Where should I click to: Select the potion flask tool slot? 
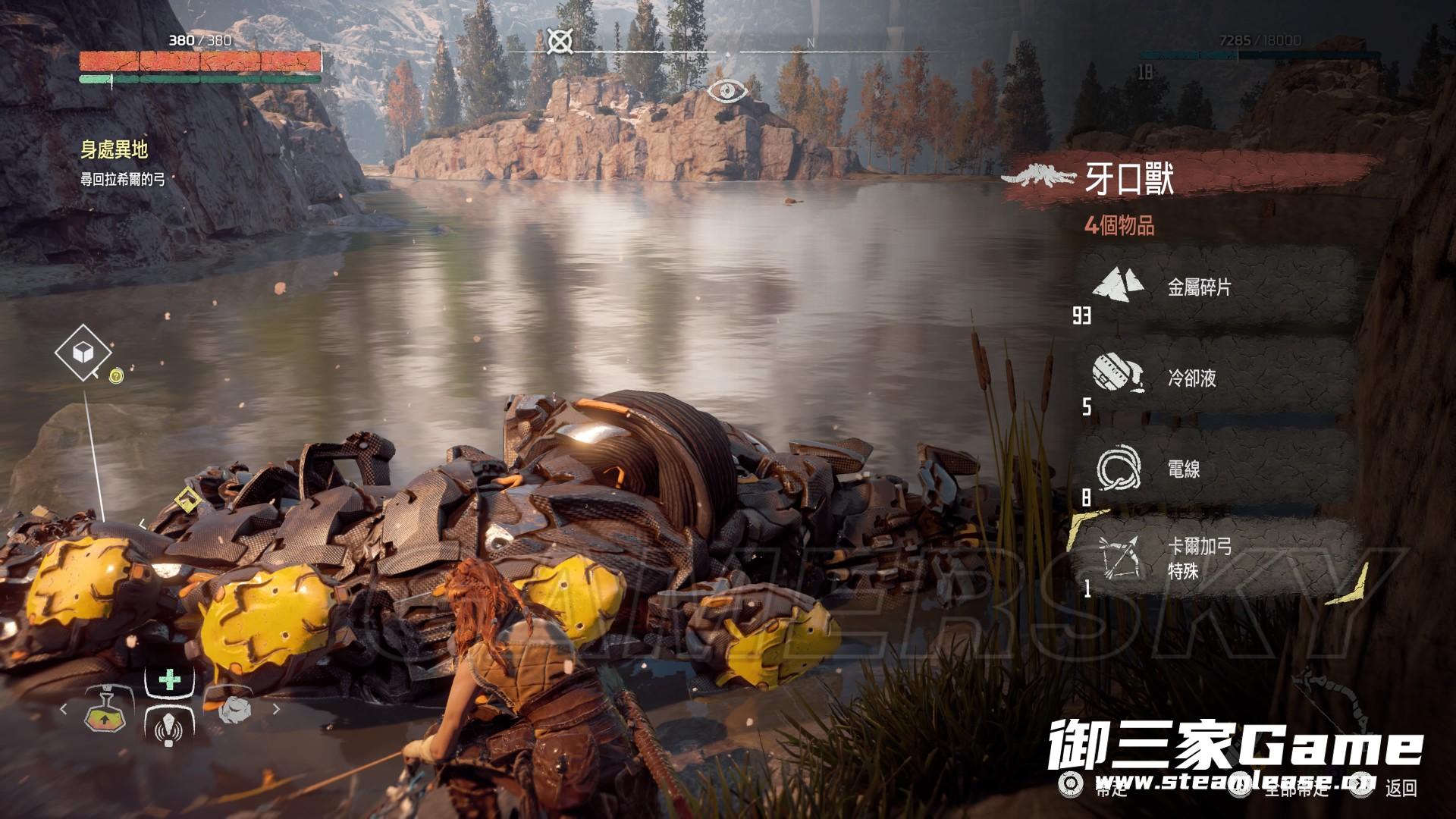(106, 711)
